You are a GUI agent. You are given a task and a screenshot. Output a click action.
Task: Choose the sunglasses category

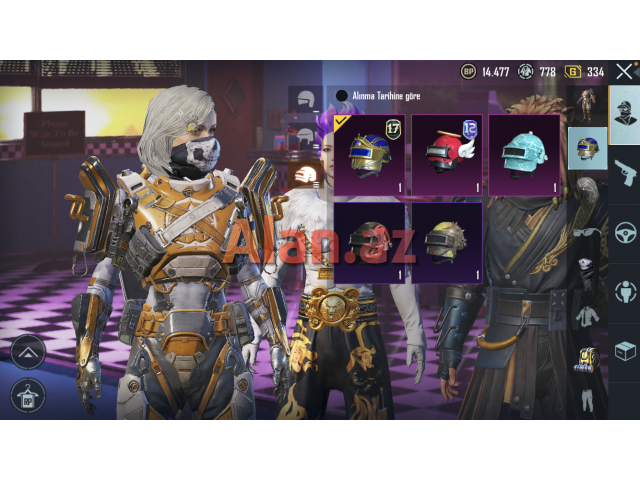point(586,232)
